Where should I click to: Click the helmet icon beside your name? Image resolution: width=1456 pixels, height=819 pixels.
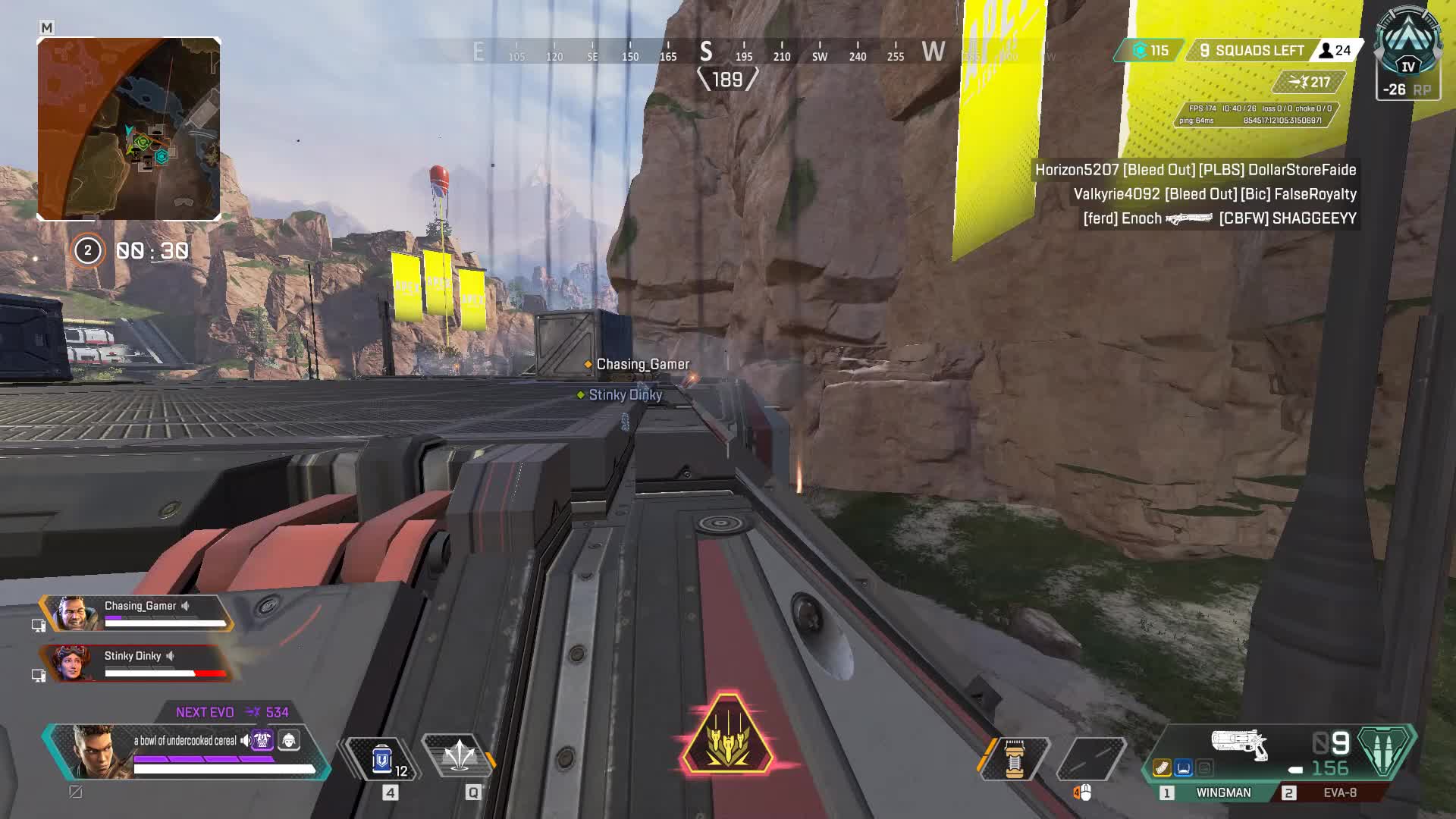289,740
